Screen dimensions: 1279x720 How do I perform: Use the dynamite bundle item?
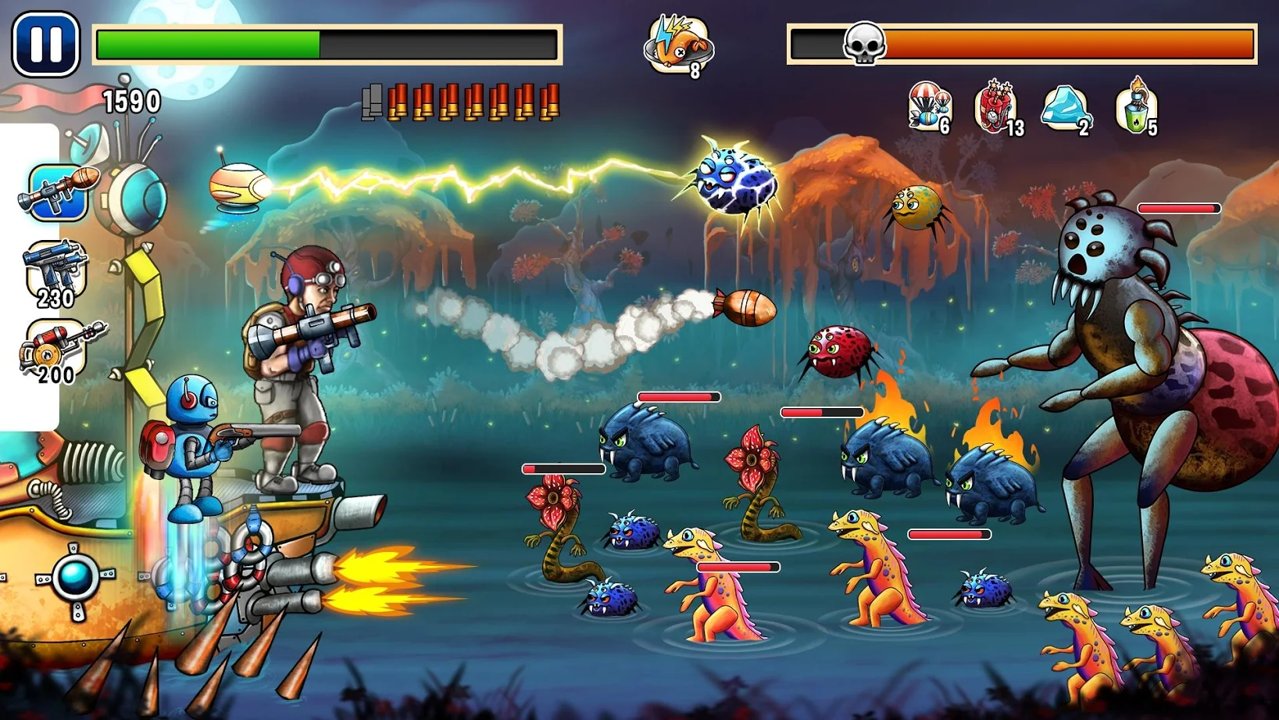click(997, 106)
